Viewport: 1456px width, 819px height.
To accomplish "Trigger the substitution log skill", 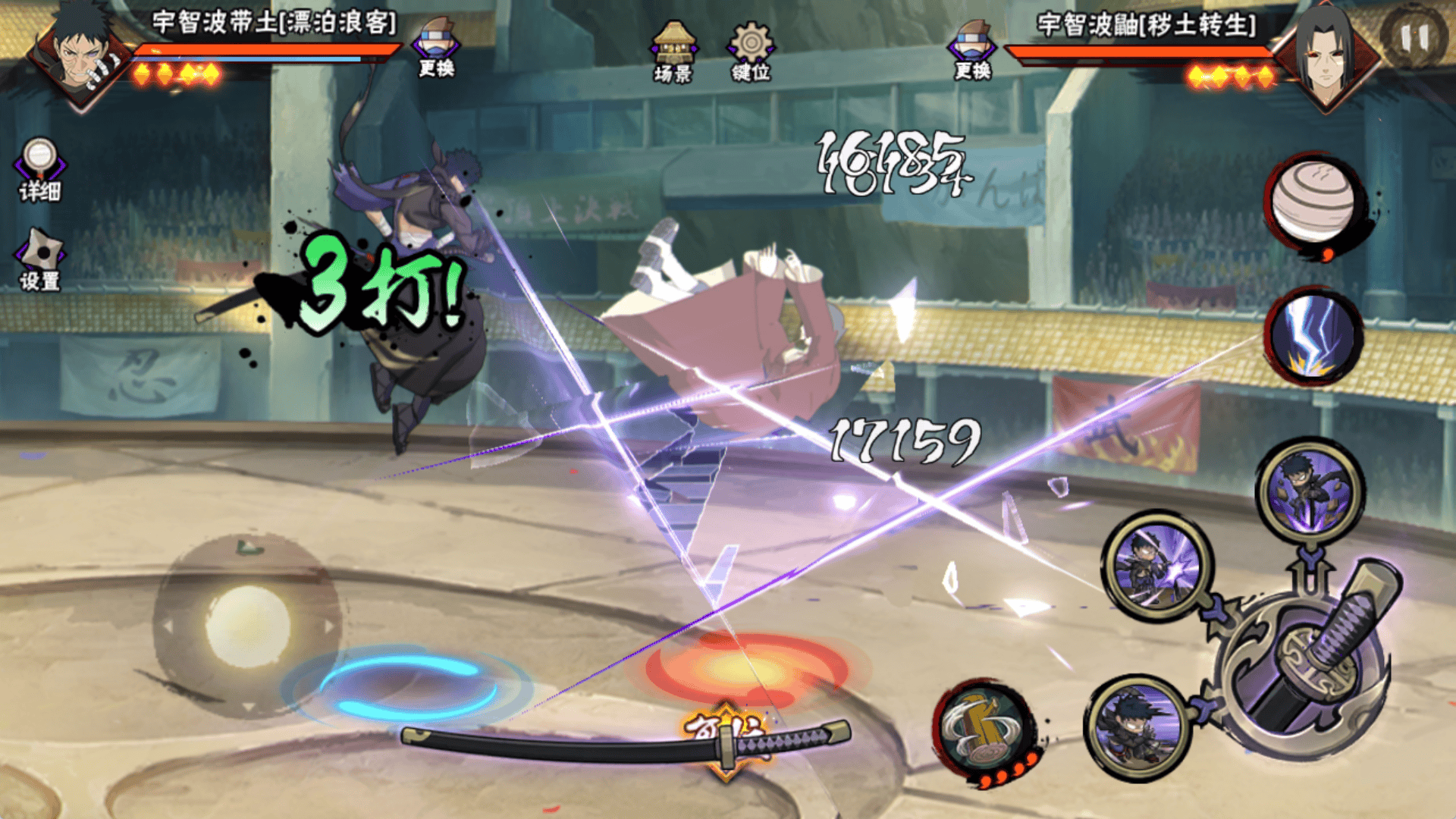I will click(x=984, y=729).
